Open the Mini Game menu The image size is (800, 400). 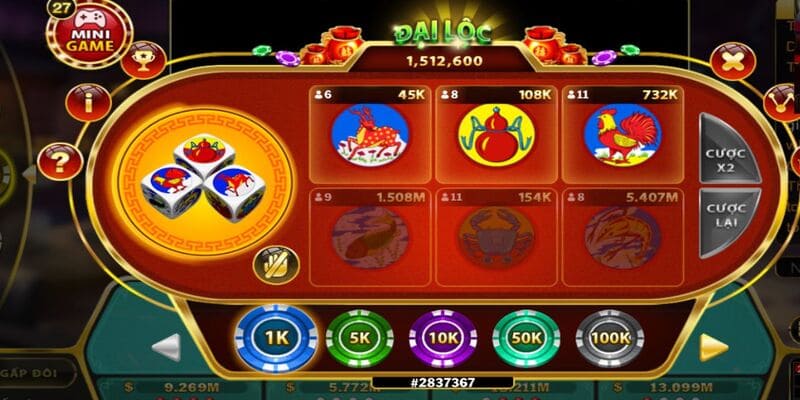click(x=88, y=33)
